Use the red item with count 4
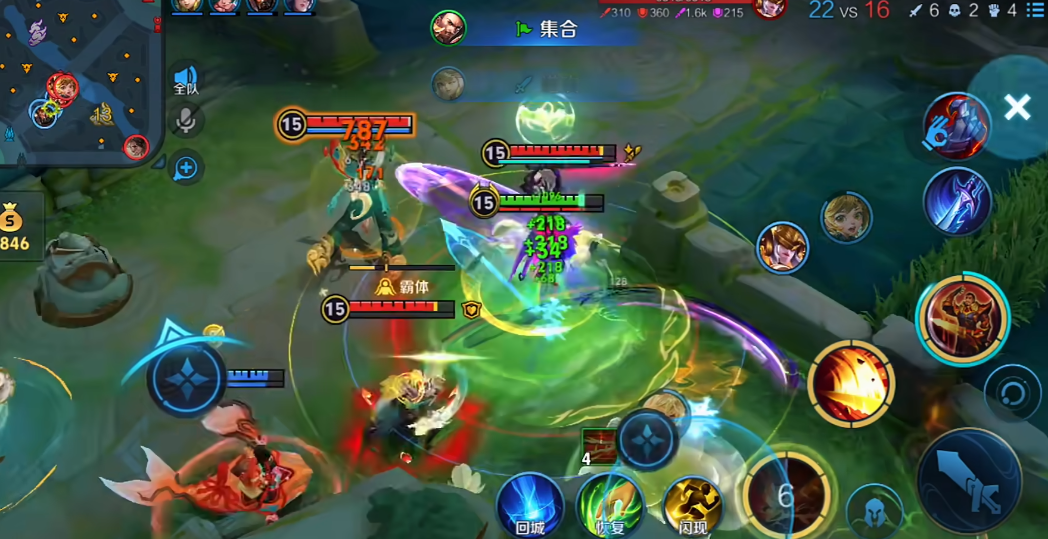The height and width of the screenshot is (539, 1048). coord(600,446)
